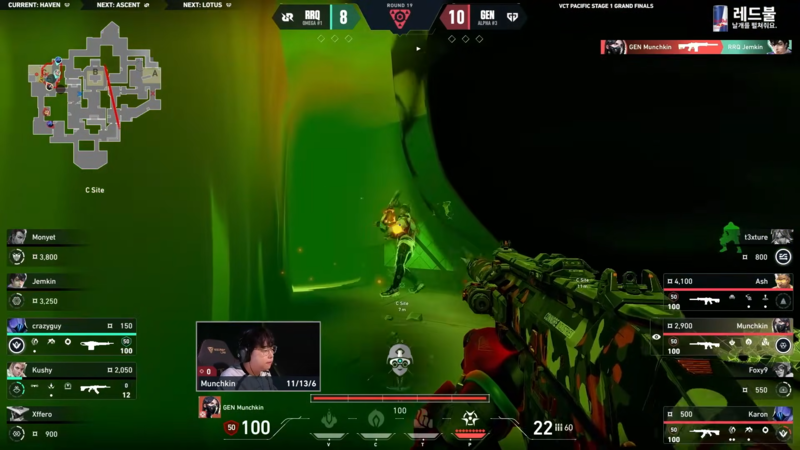The image size is (800, 450).
Task: Click the spectated agent portrait beside GEN Munchkin
Action: click(209, 406)
